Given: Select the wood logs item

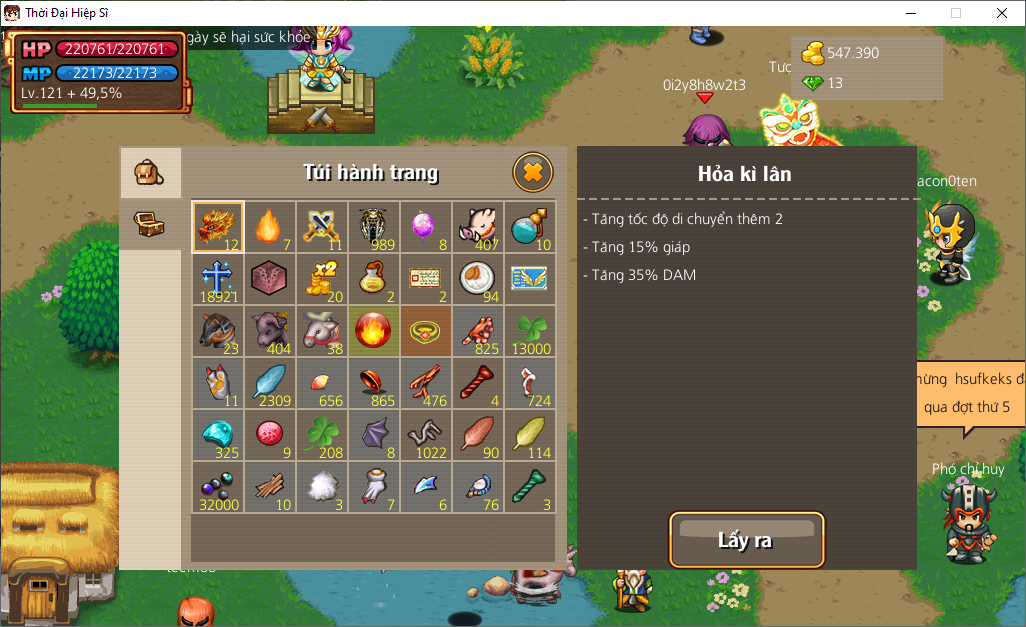Looking at the screenshot, I should (x=270, y=487).
